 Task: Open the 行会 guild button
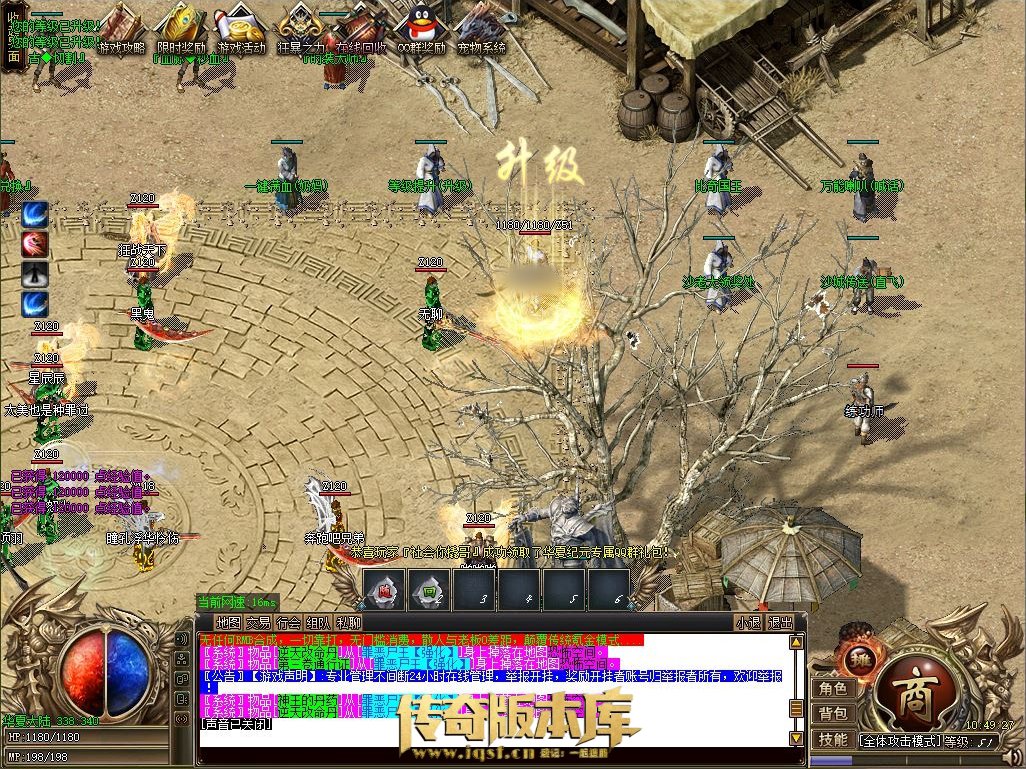click(x=288, y=622)
